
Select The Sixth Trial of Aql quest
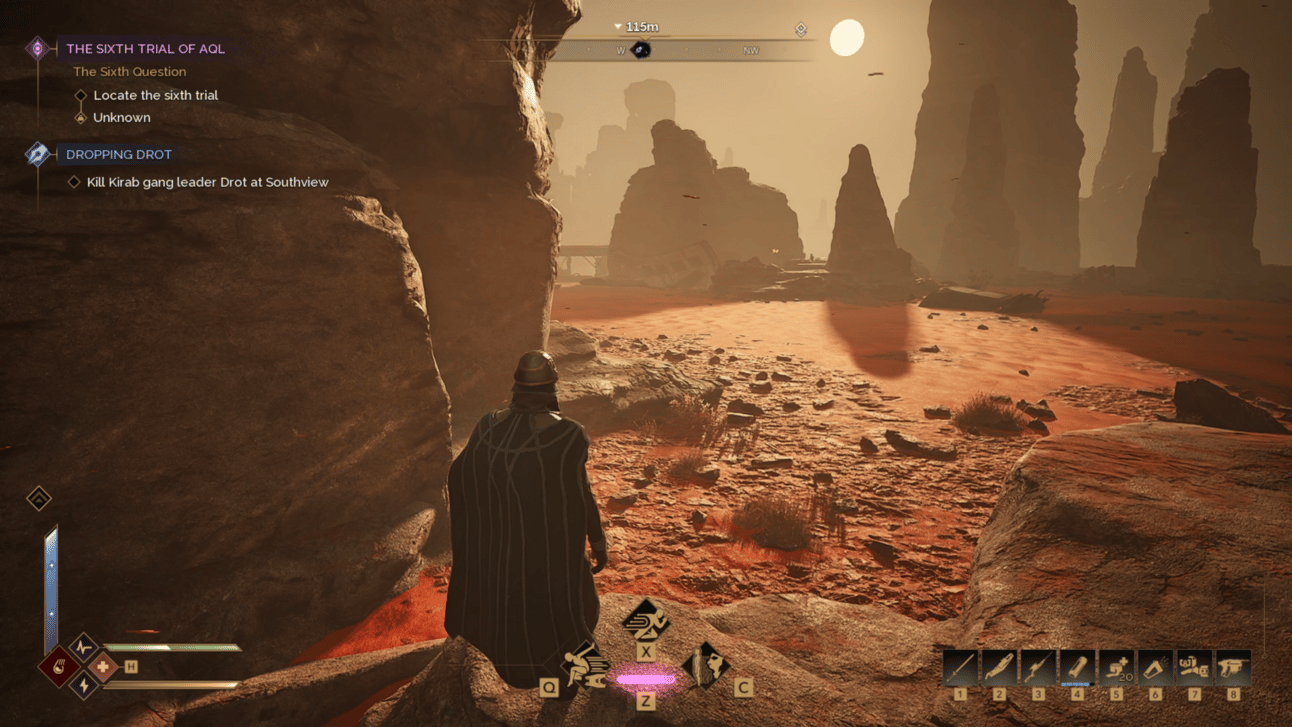[145, 49]
